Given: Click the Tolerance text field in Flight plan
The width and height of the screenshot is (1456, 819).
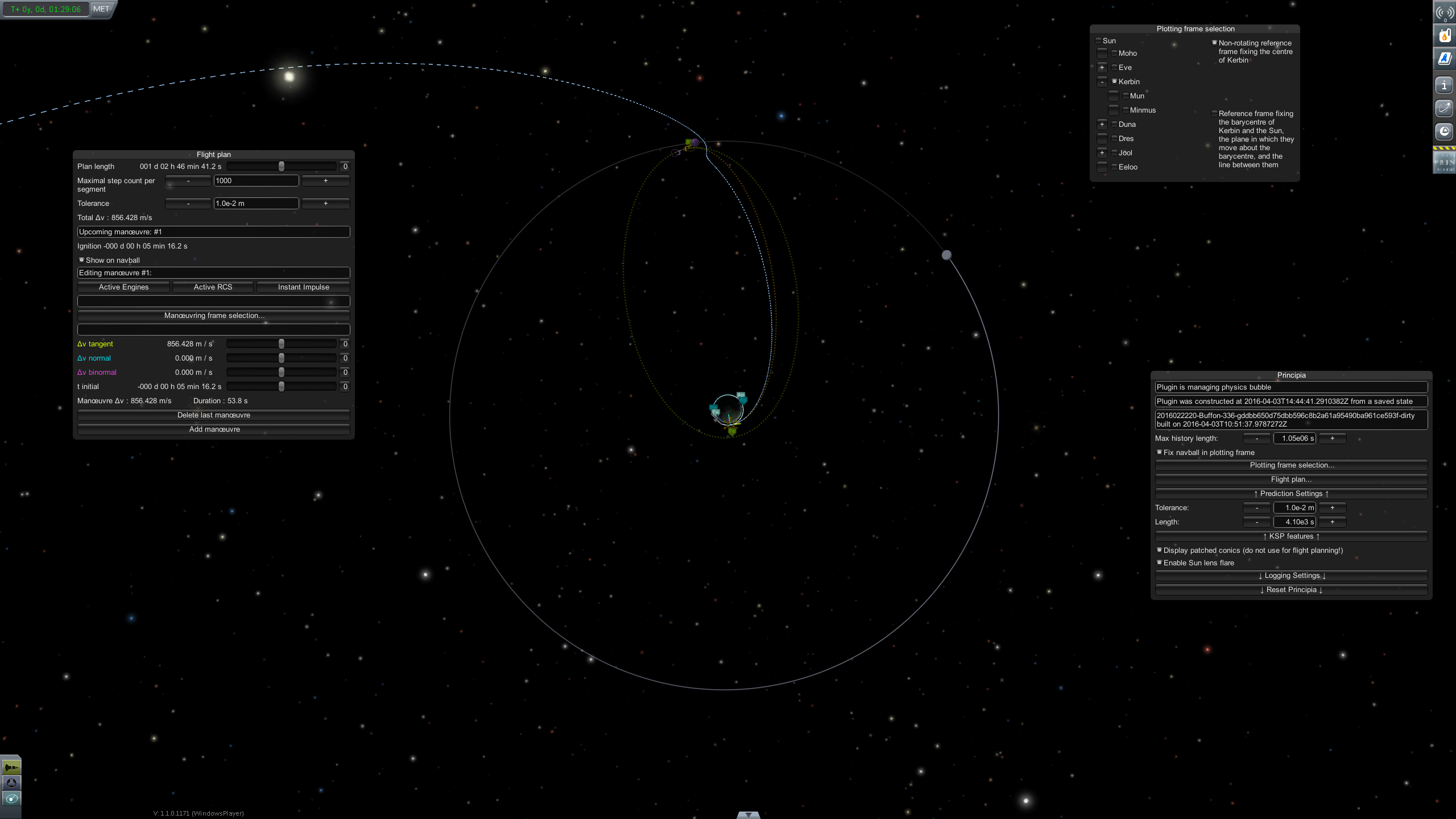Looking at the screenshot, I should click(256, 204).
